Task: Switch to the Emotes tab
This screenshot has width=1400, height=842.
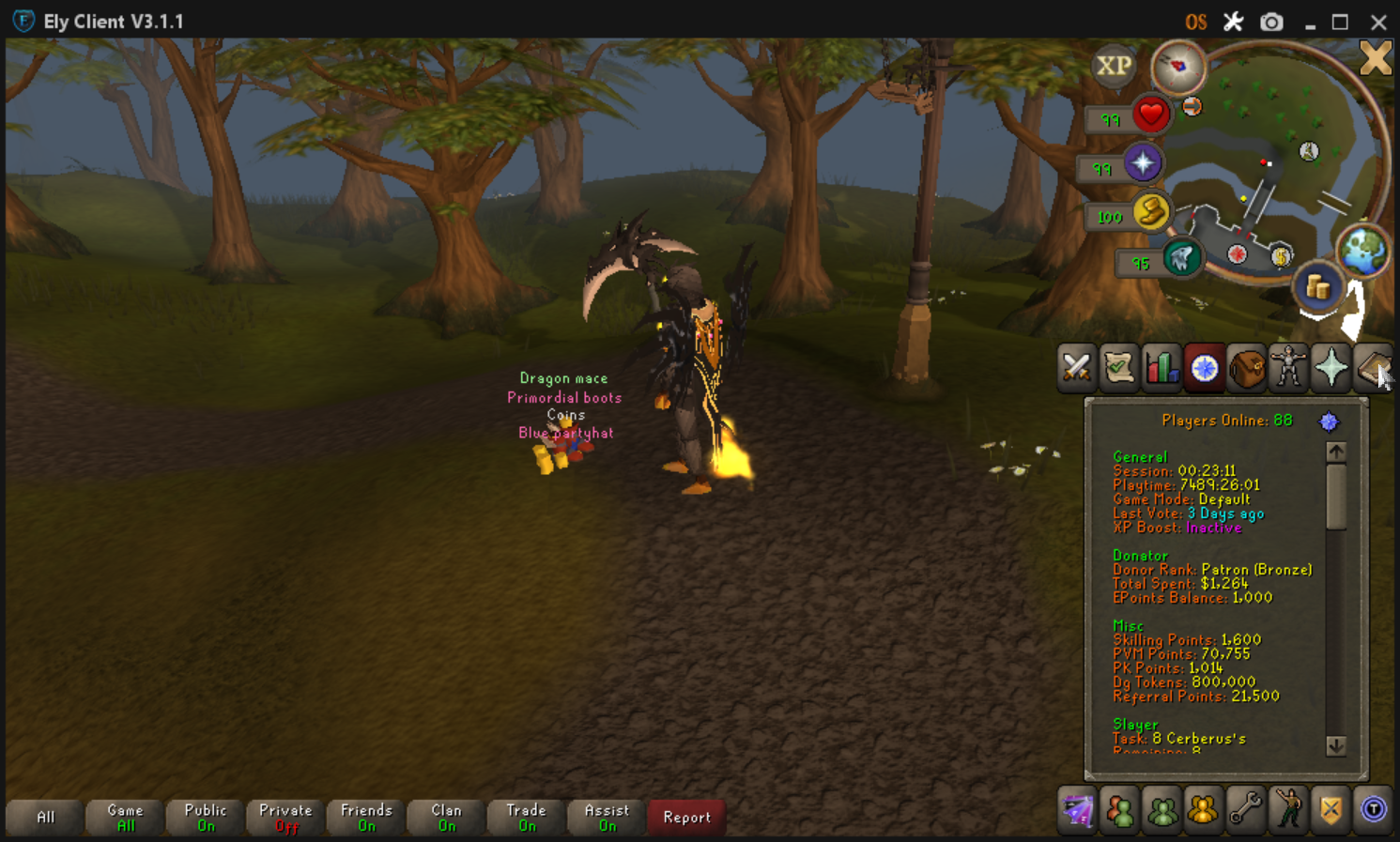Action: pos(1288,809)
